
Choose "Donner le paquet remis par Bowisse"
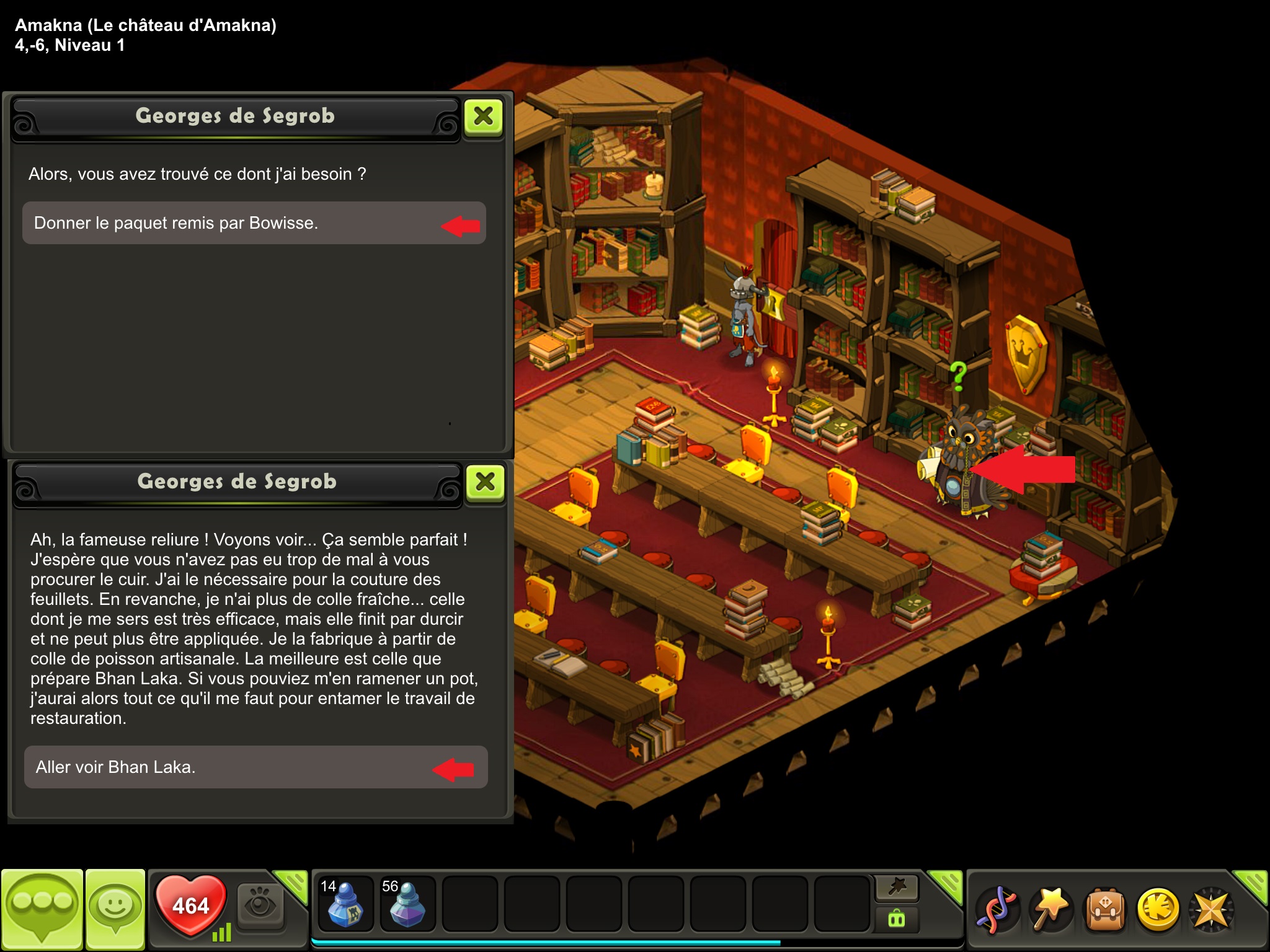tap(254, 223)
